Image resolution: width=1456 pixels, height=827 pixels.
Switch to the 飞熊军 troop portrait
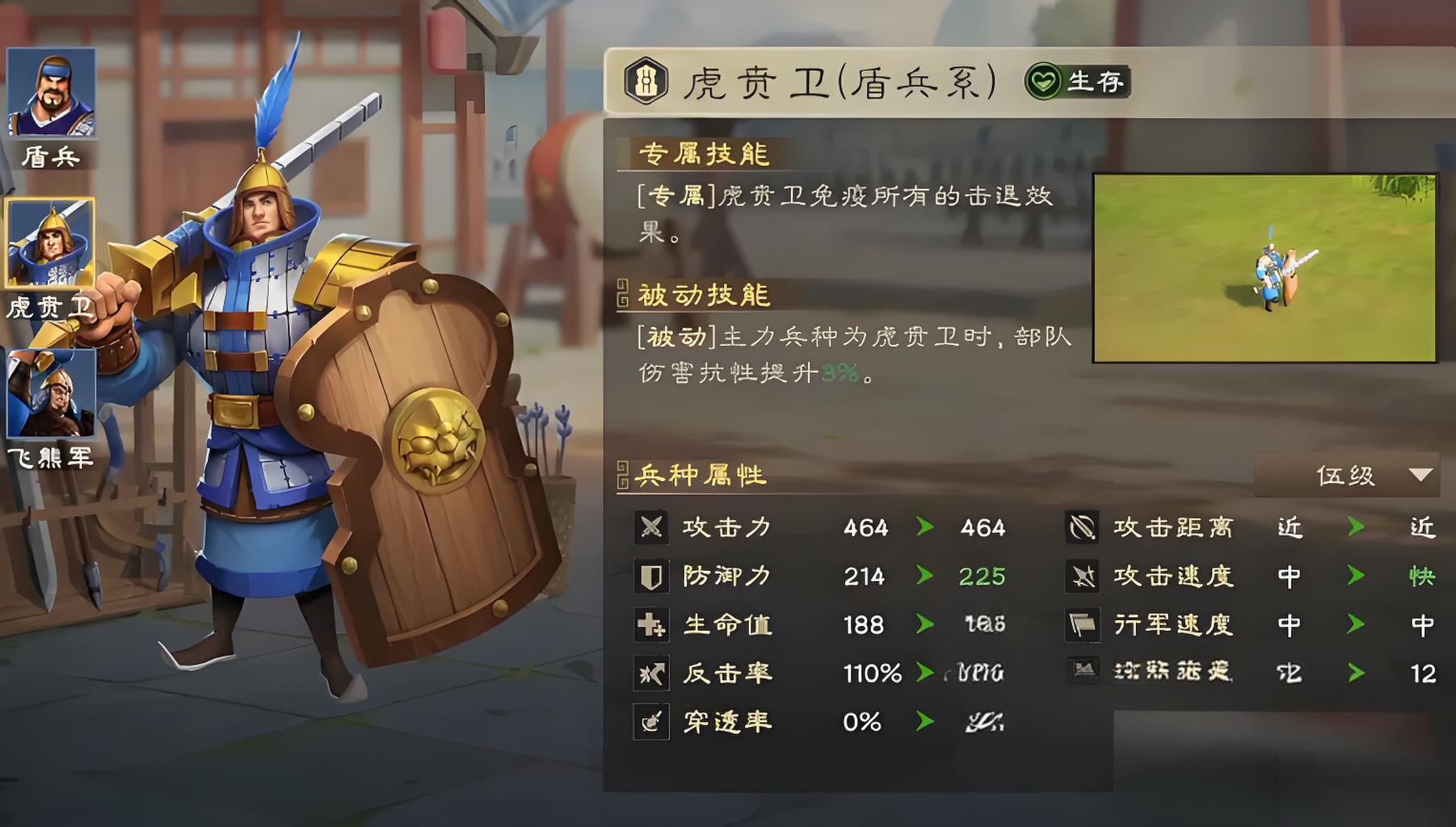(x=51, y=393)
